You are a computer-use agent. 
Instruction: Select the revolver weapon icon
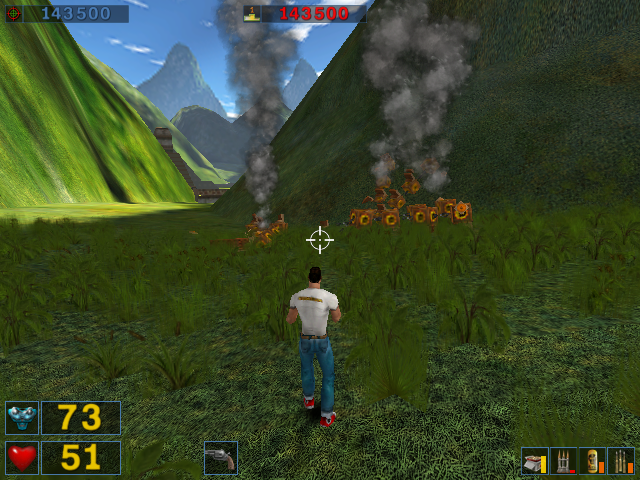coord(220,458)
